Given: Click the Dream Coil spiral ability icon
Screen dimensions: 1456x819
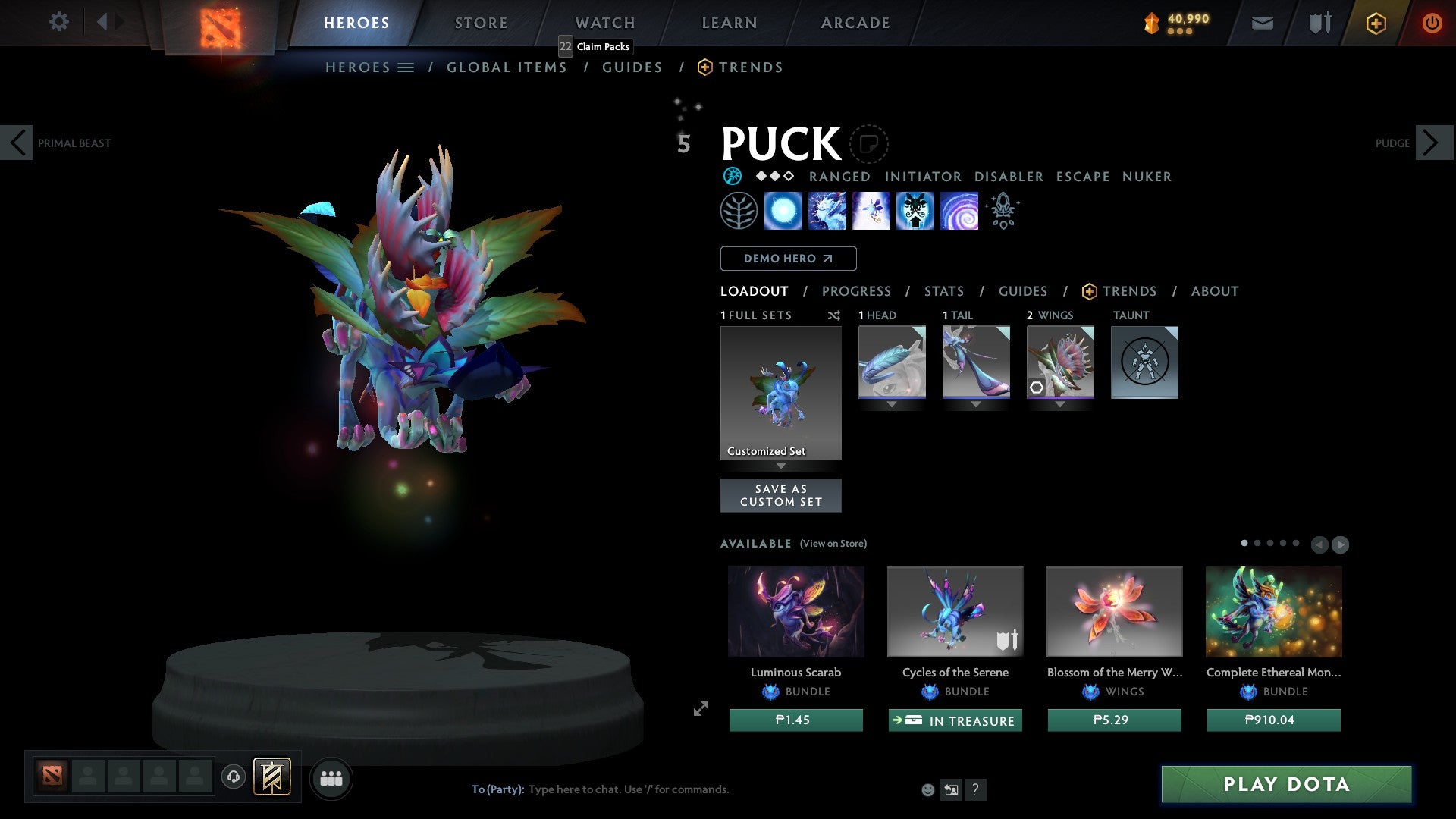Looking at the screenshot, I should (x=959, y=210).
